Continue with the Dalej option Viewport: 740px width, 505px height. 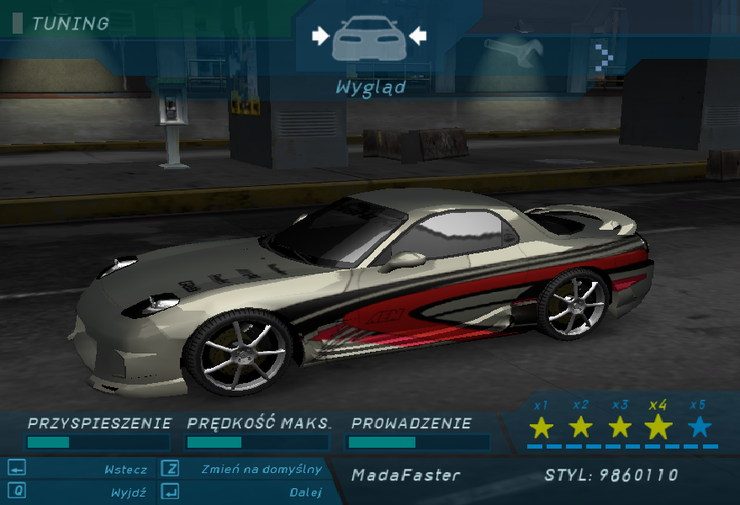pyautogui.click(x=304, y=492)
